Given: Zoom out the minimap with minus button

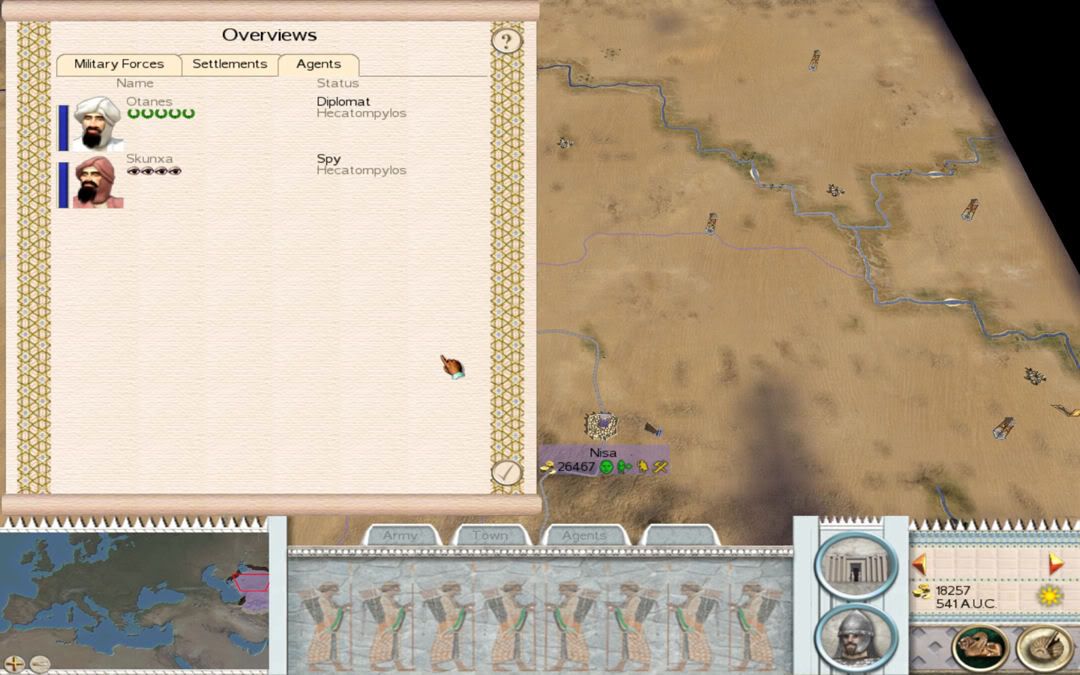Looking at the screenshot, I should coord(39,663).
